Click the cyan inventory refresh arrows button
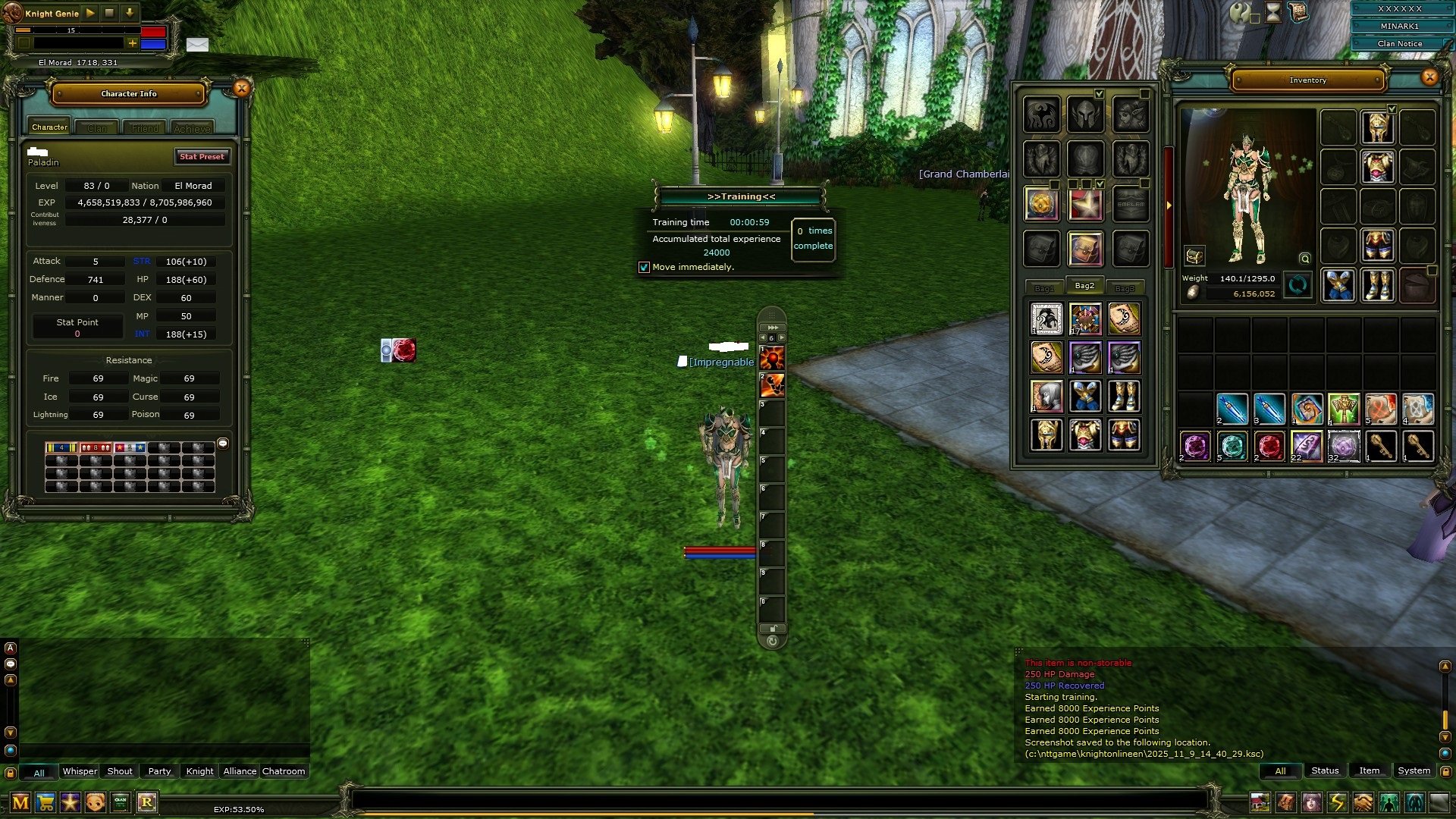This screenshot has width=1456, height=819. [1298, 286]
